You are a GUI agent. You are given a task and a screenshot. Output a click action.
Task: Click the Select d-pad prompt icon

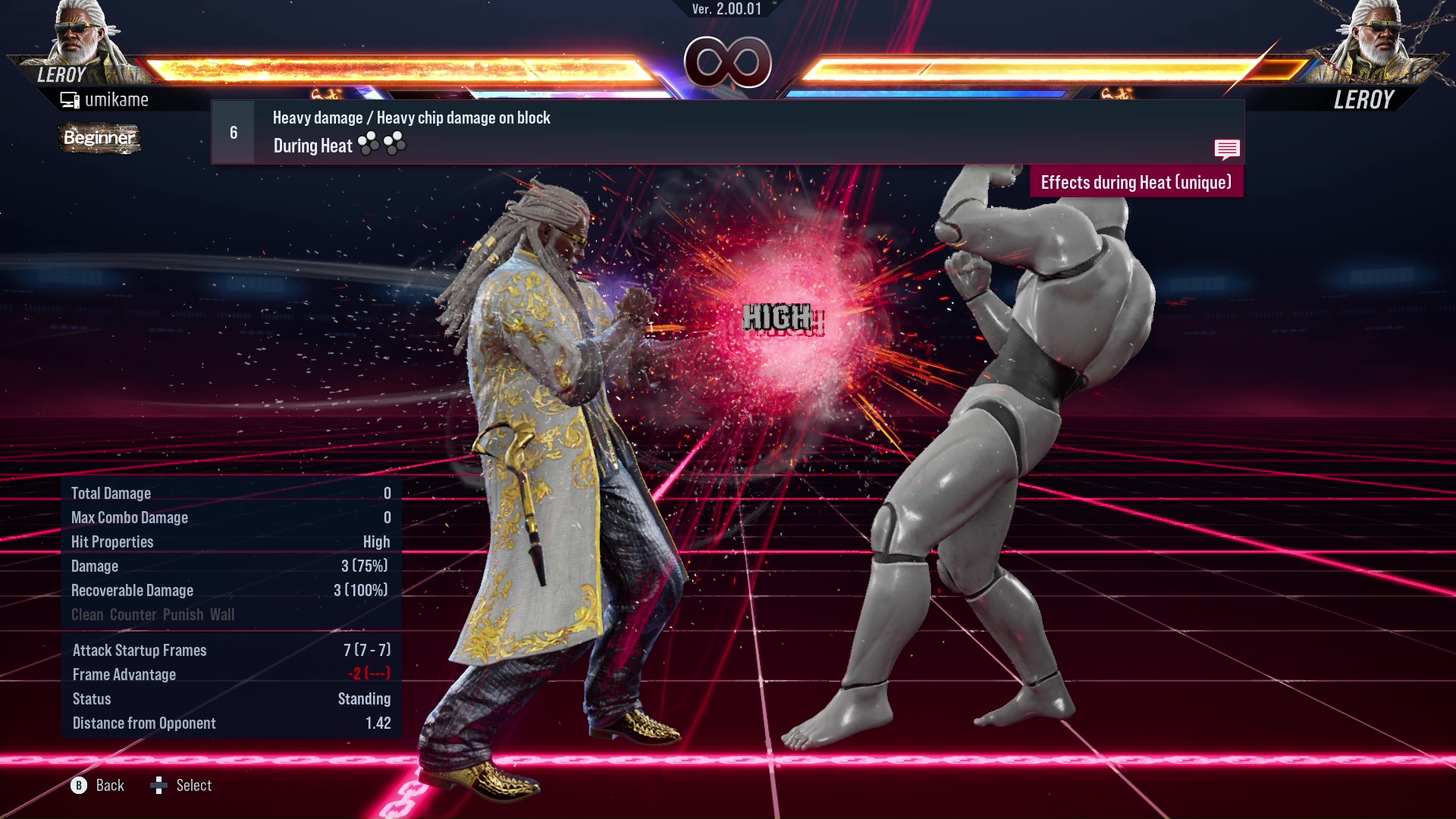pyautogui.click(x=160, y=785)
